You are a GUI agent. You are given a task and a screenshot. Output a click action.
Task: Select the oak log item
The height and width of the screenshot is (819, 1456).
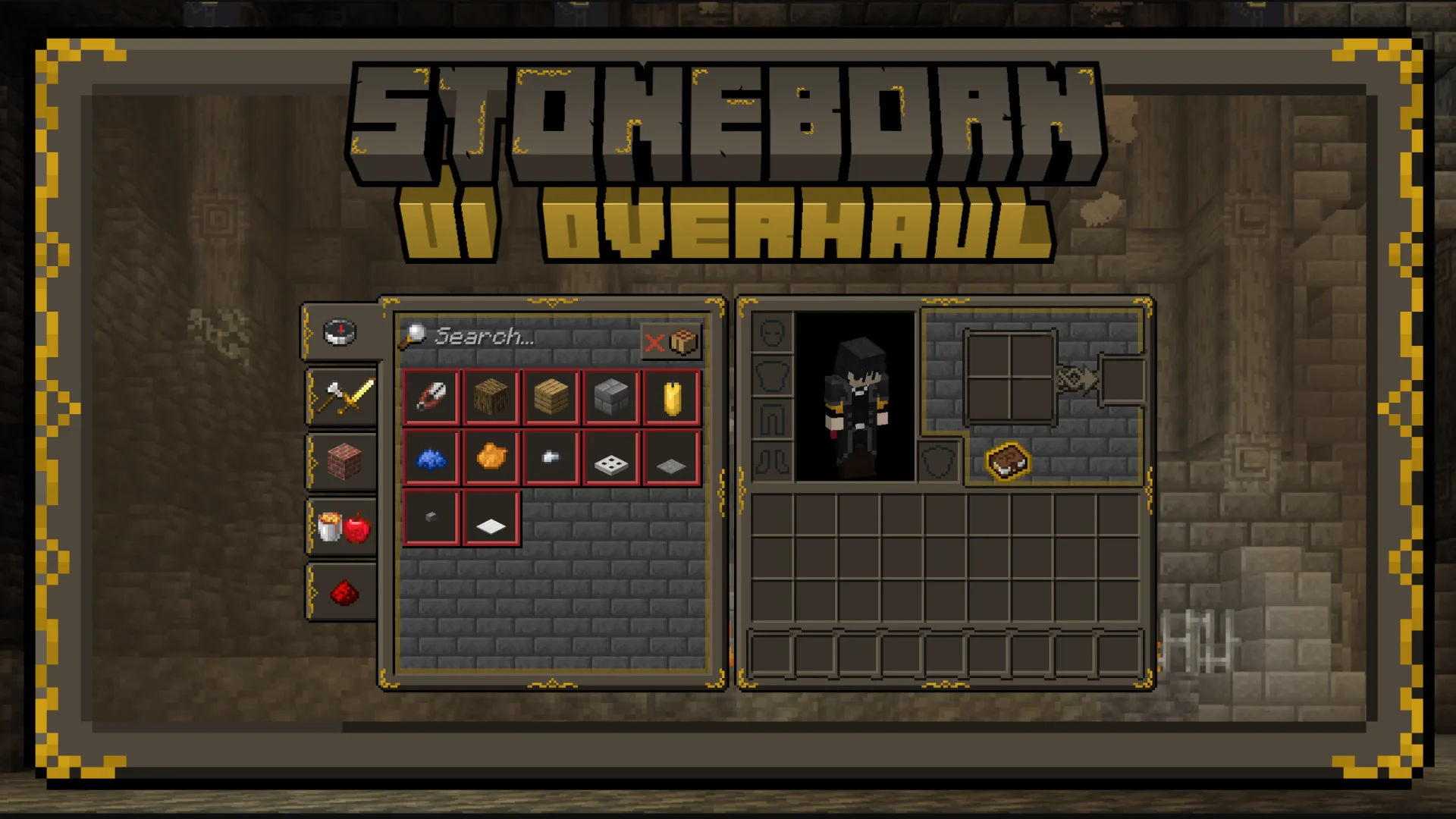(491, 396)
